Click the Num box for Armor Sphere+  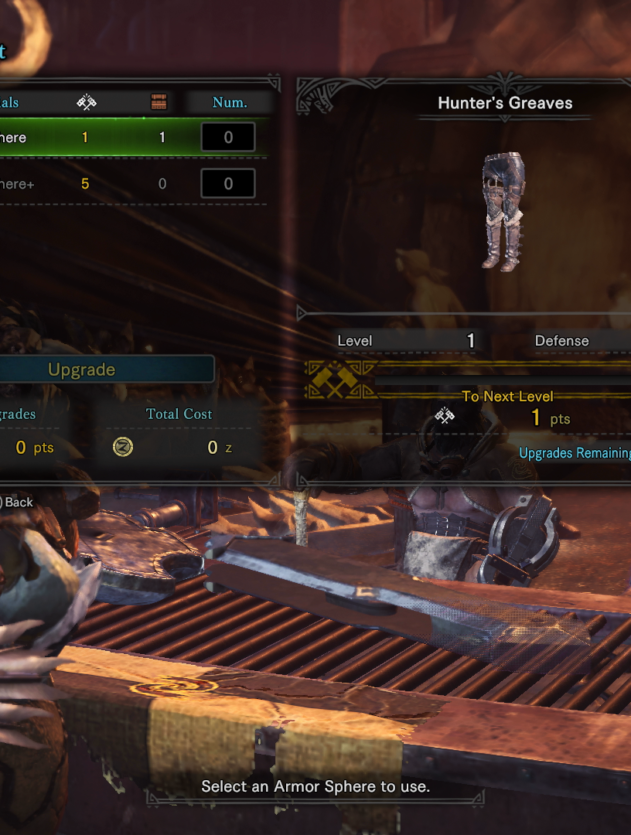227,184
